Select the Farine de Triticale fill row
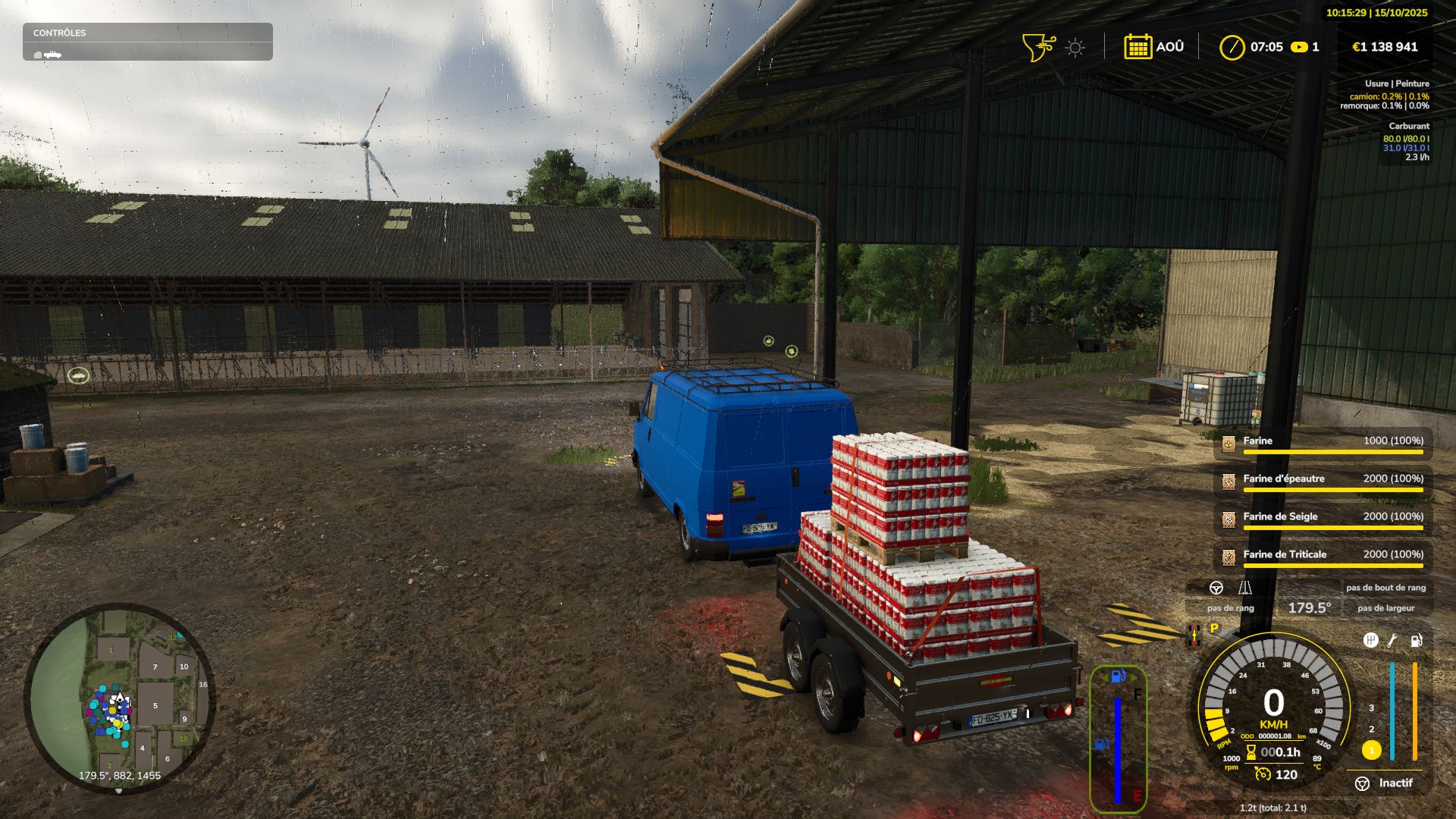The image size is (1456, 819). [x=1323, y=557]
